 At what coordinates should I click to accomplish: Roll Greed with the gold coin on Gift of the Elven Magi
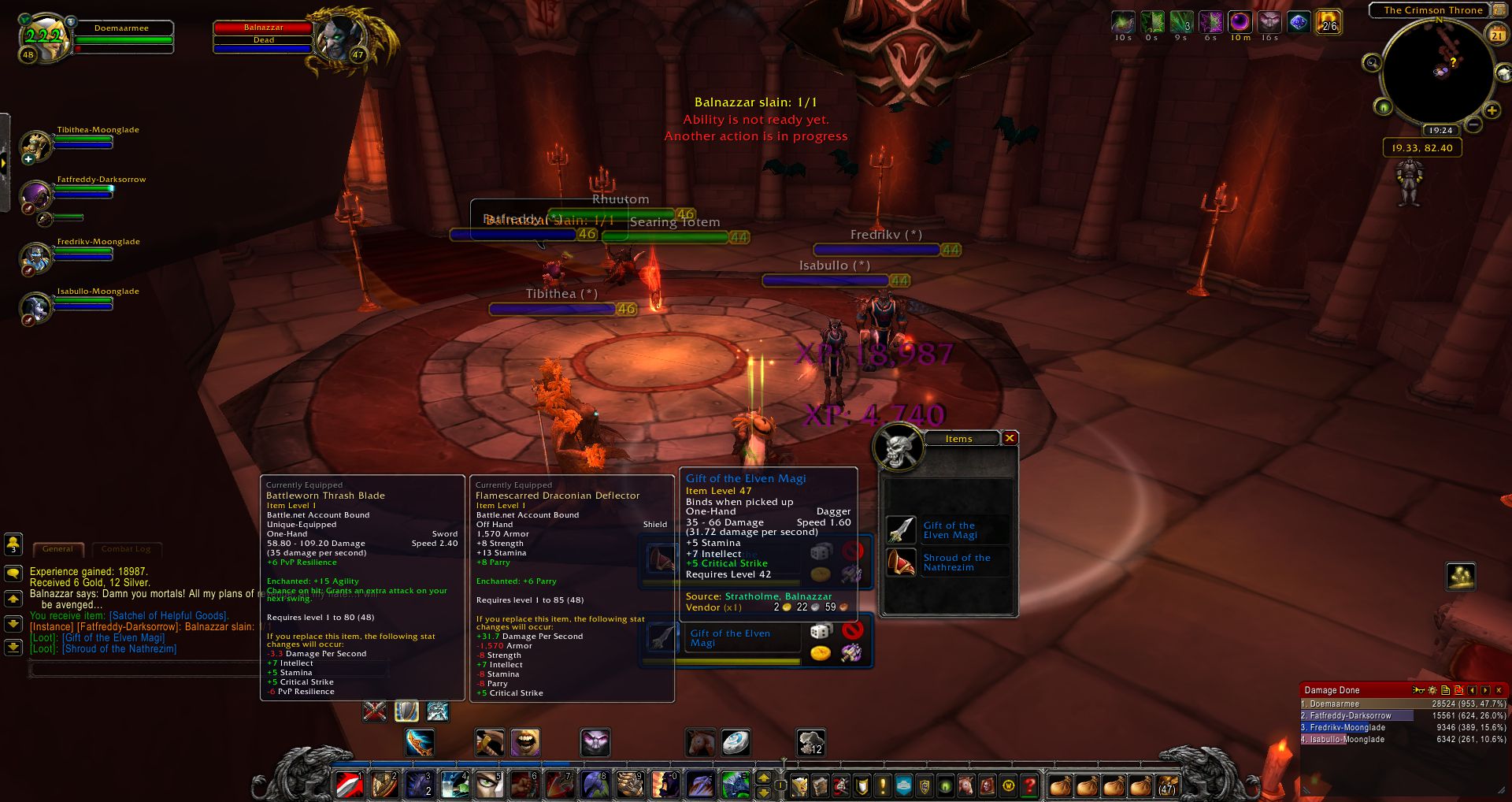point(821,653)
